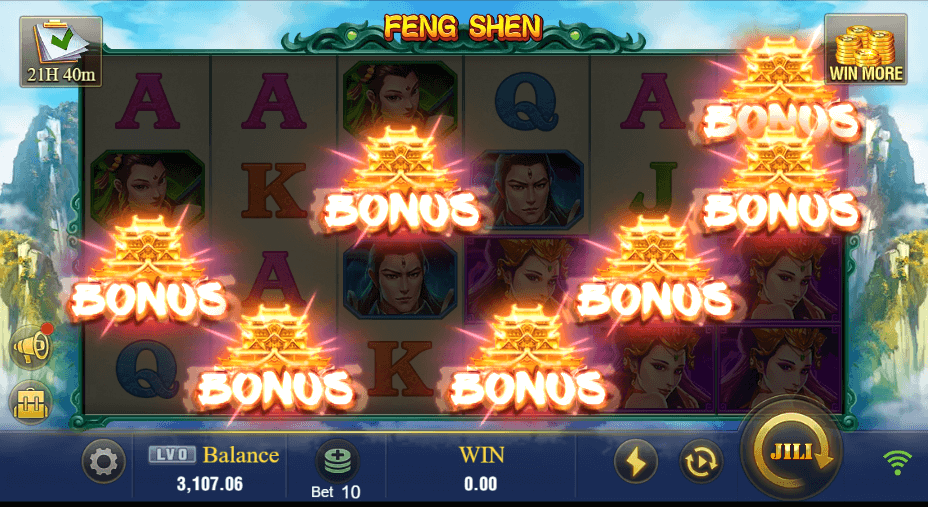Screen dimensions: 928x507
Task: Spin the reels with the JILI button
Action: pyautogui.click(x=790, y=455)
